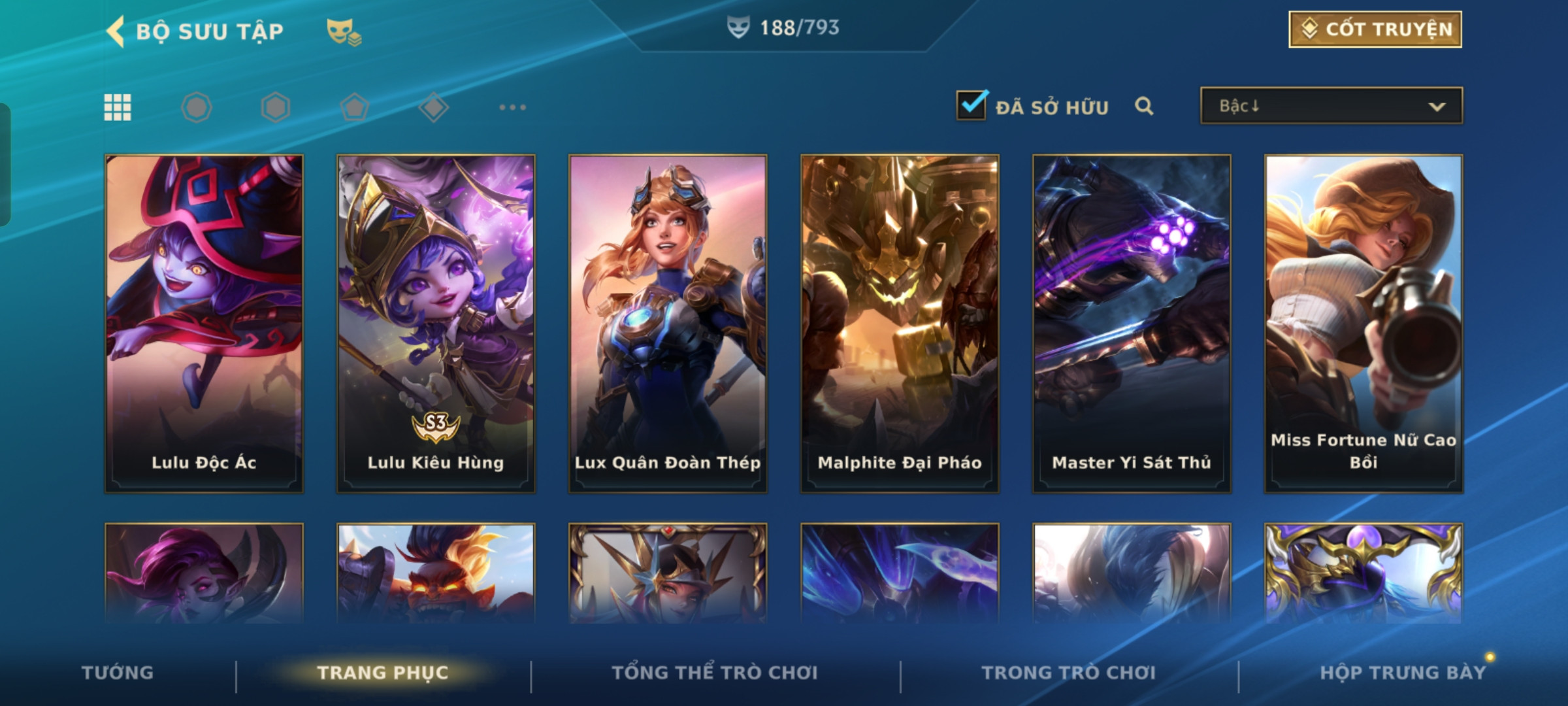Go to the Trong Trò Chơi tab

pos(1069,673)
